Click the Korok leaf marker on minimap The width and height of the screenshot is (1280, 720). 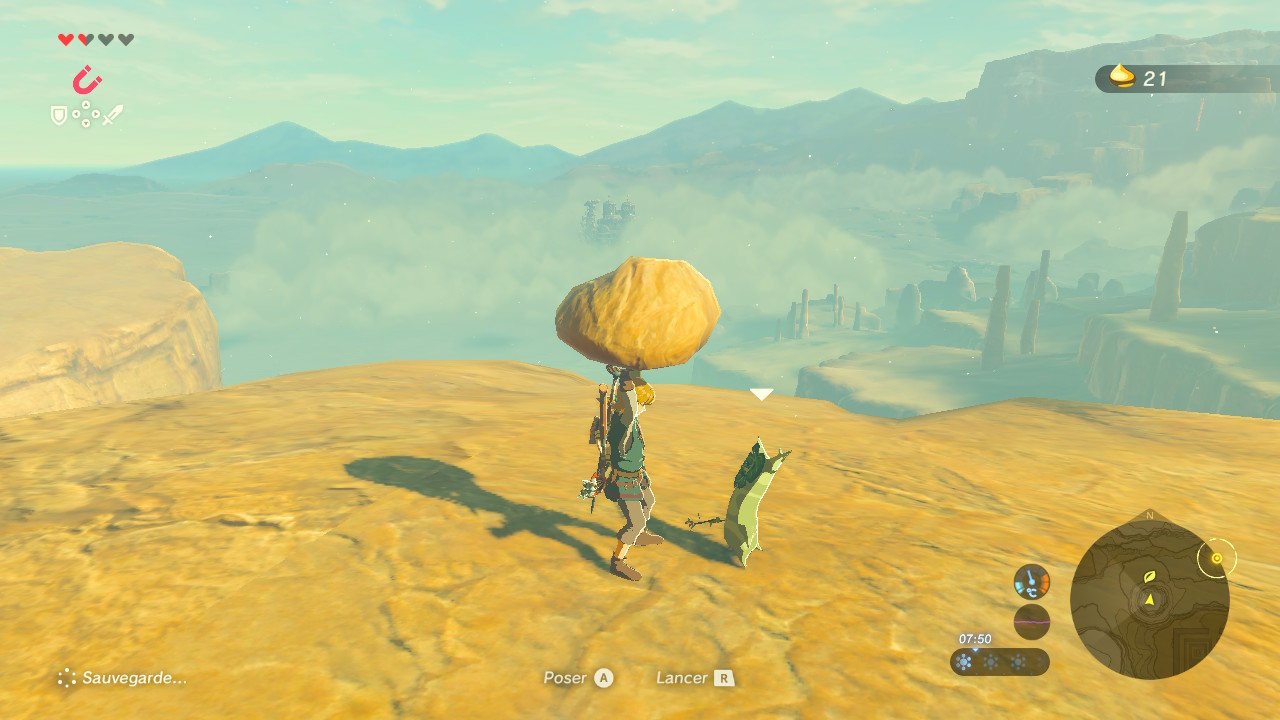coord(1150,577)
